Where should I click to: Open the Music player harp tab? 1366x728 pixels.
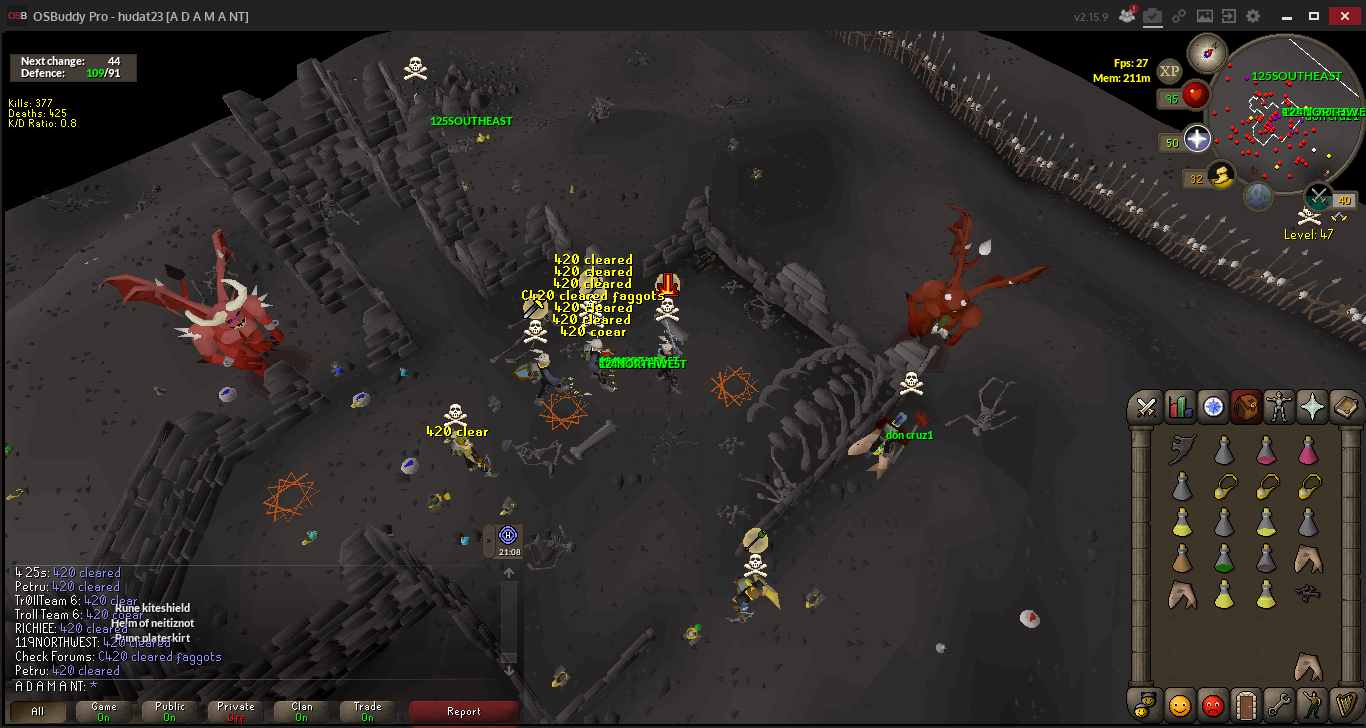tap(1345, 704)
